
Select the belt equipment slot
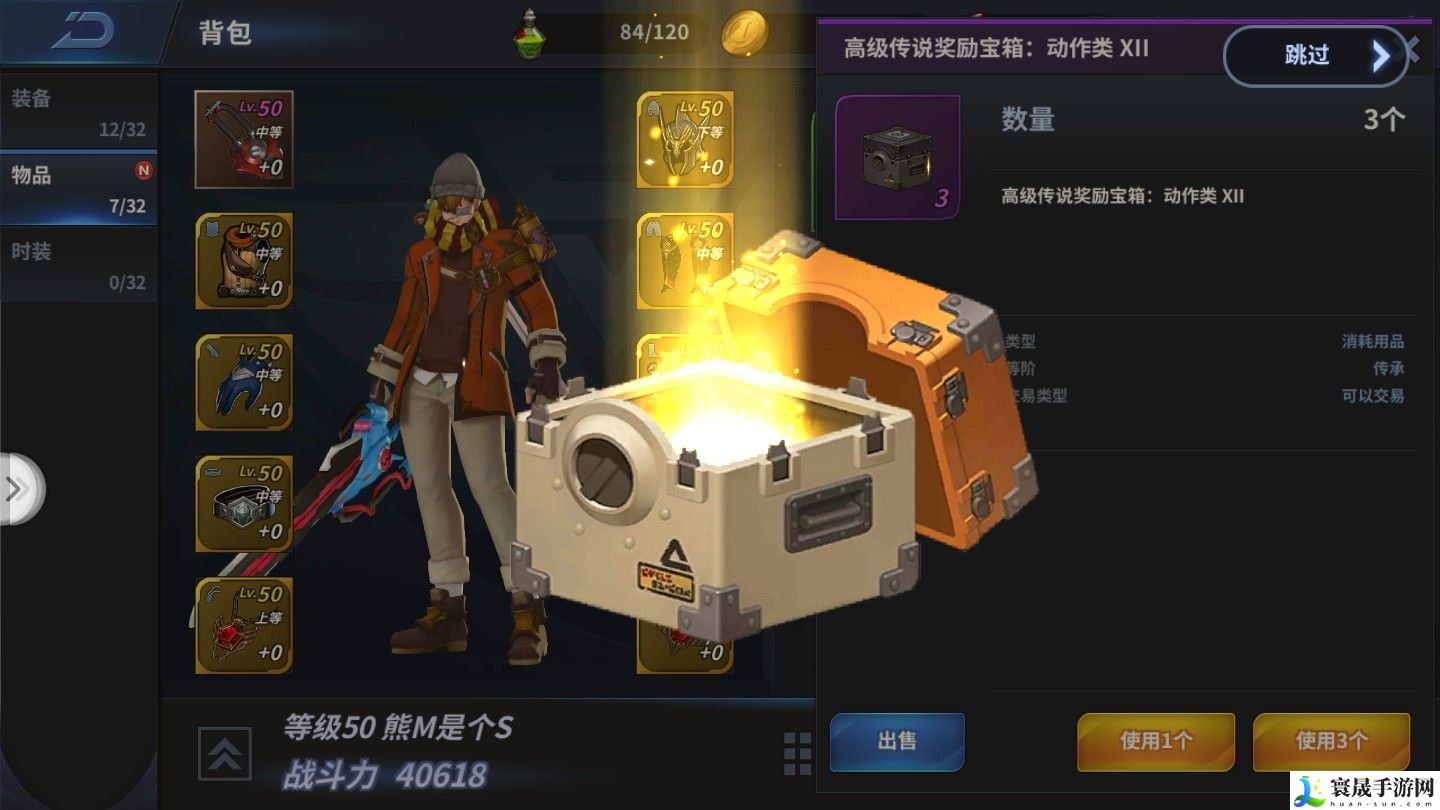pos(244,503)
